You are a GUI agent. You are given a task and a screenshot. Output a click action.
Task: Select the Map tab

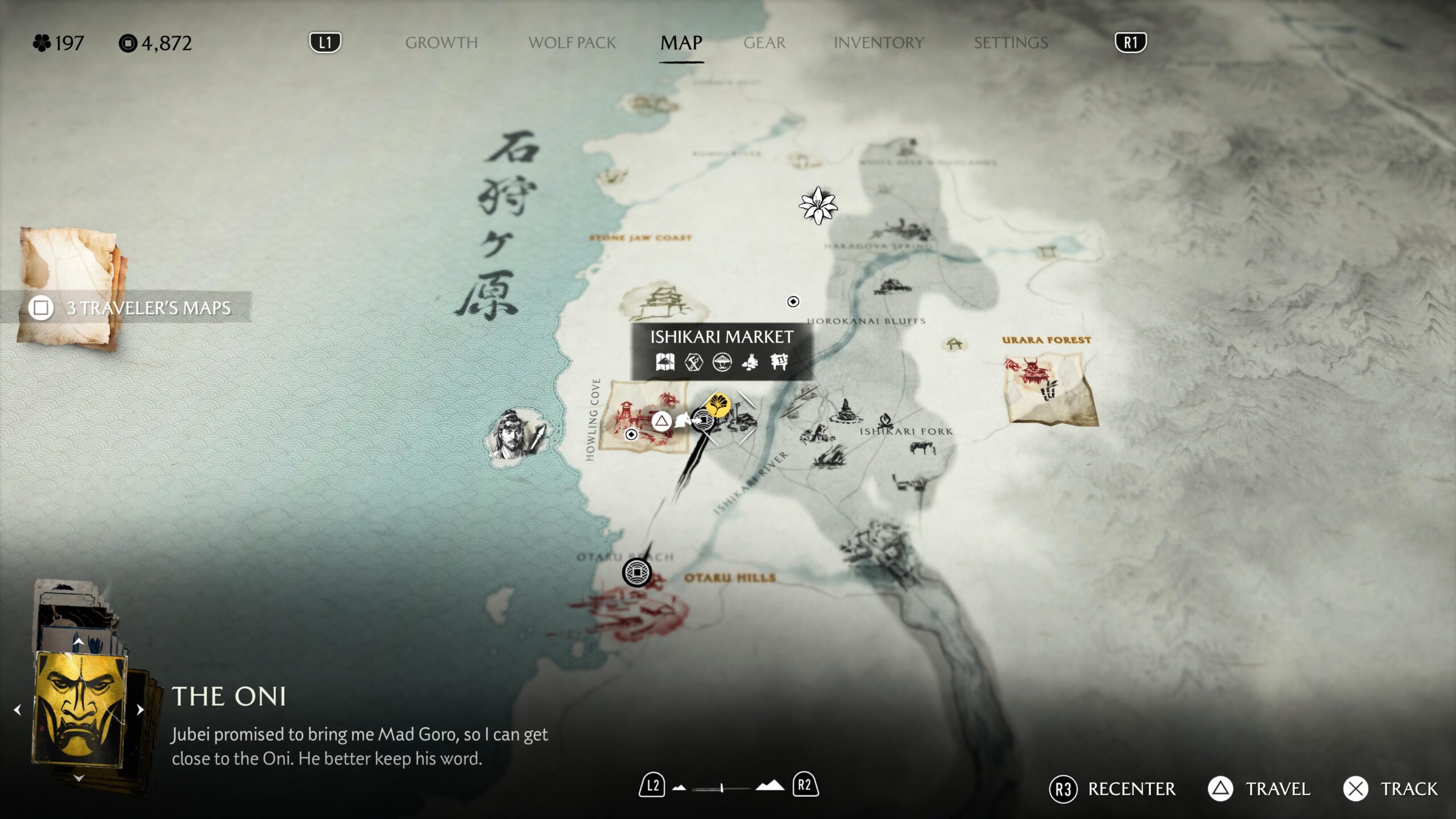point(681,43)
